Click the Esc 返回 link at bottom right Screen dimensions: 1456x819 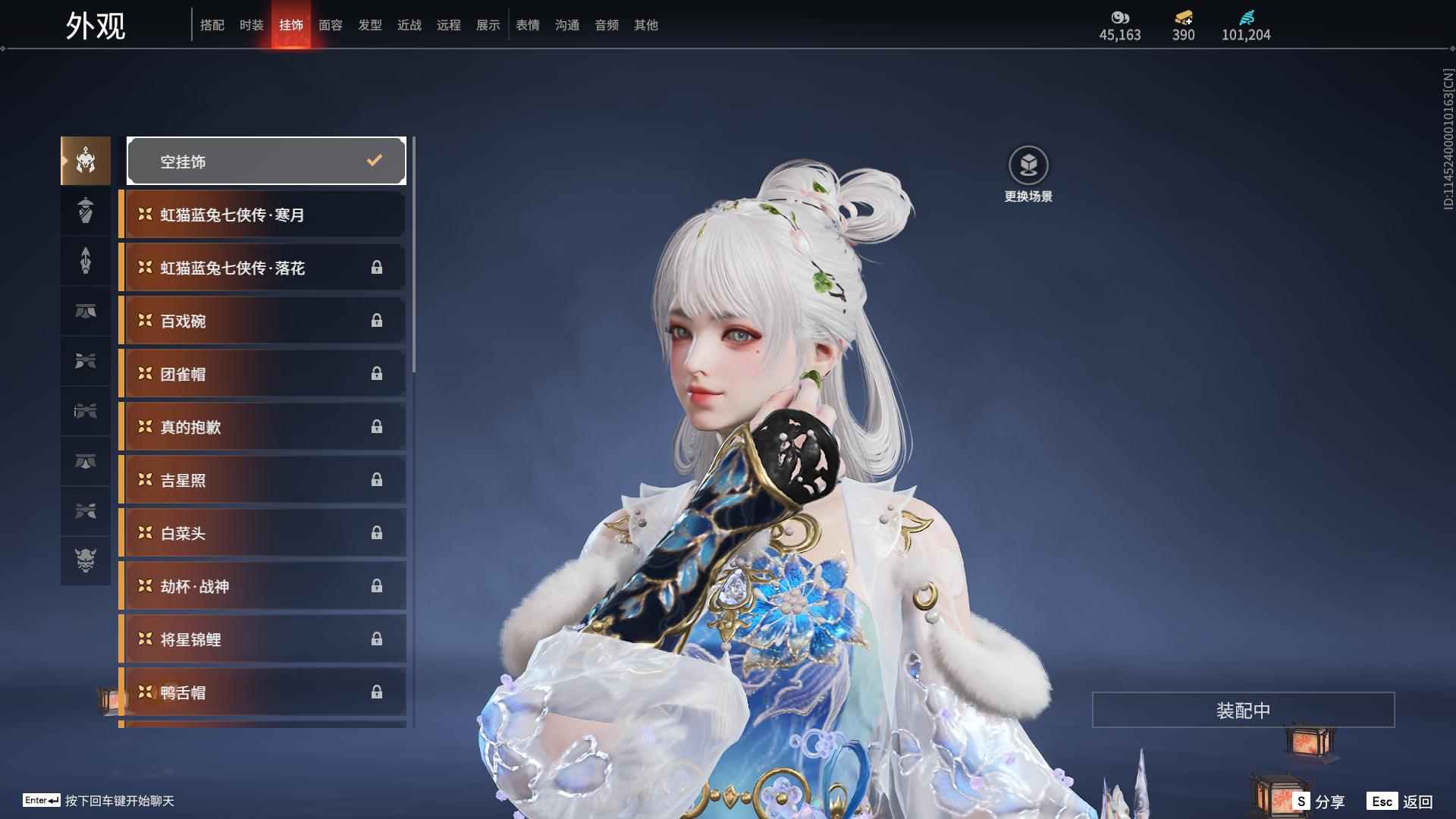pyautogui.click(x=1400, y=800)
